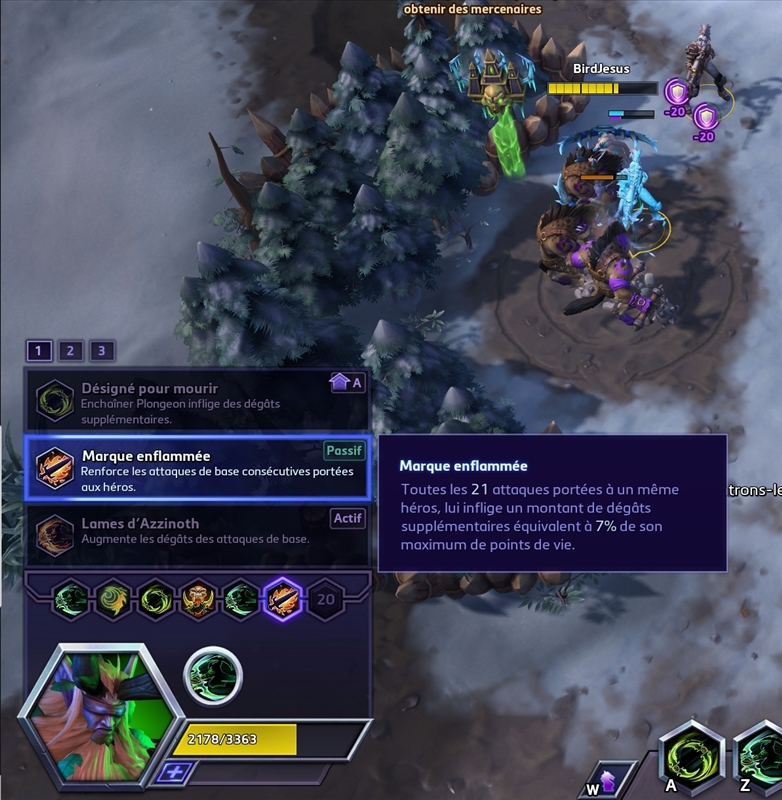782x800 pixels.
Task: Activate the round green icon beside the portrait
Action: 213,676
